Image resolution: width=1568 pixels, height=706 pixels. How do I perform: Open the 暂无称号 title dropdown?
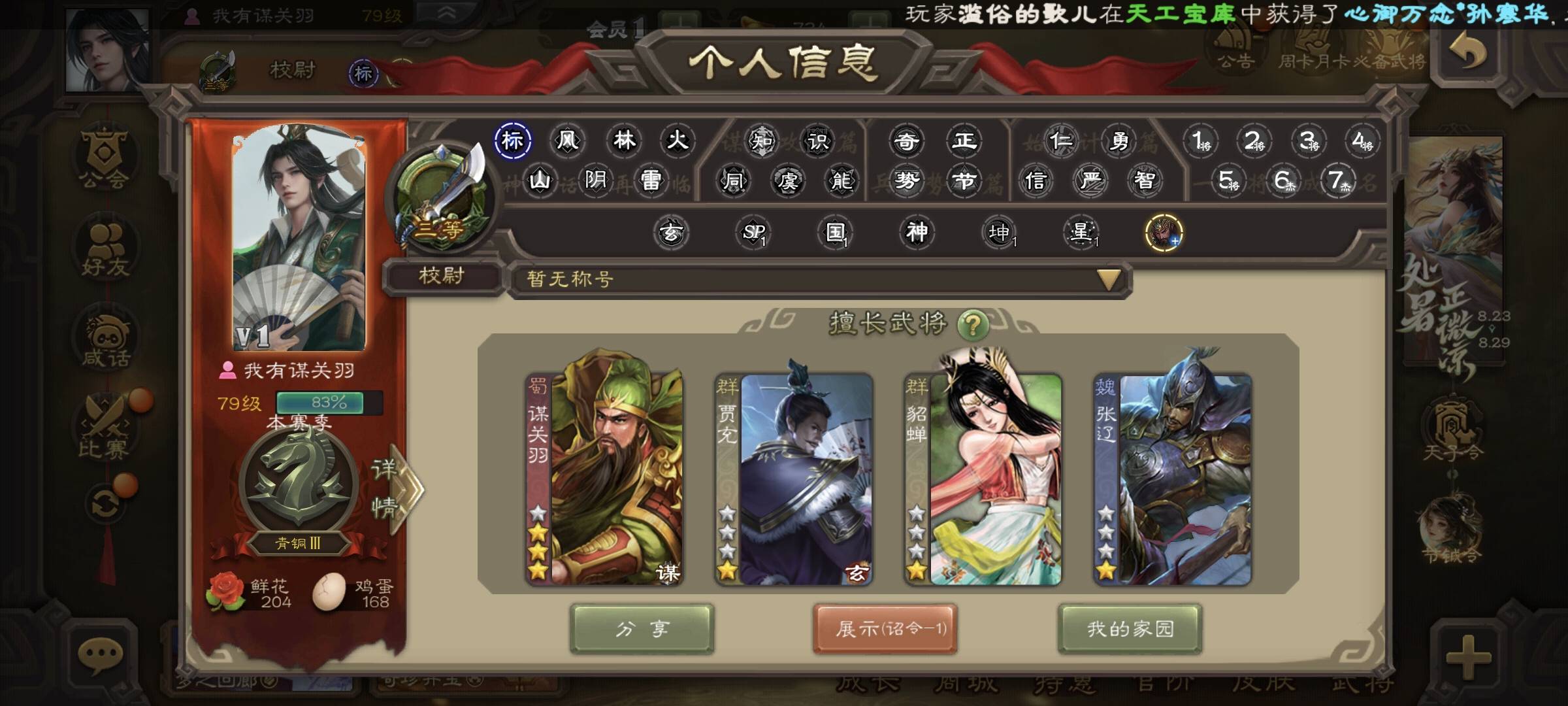click(1108, 280)
